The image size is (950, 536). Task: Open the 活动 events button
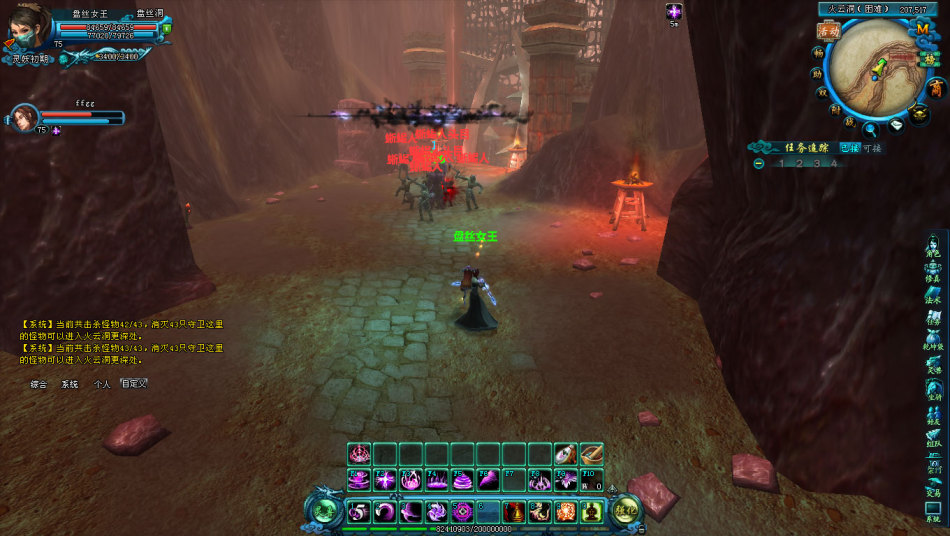pyautogui.click(x=827, y=31)
